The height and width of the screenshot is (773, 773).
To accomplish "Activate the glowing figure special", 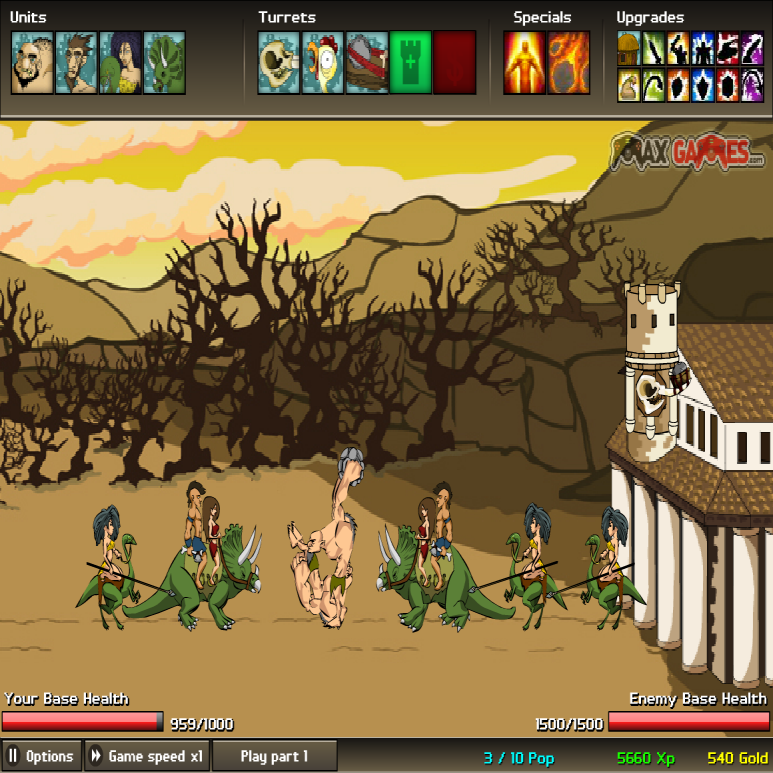I will coord(524,62).
